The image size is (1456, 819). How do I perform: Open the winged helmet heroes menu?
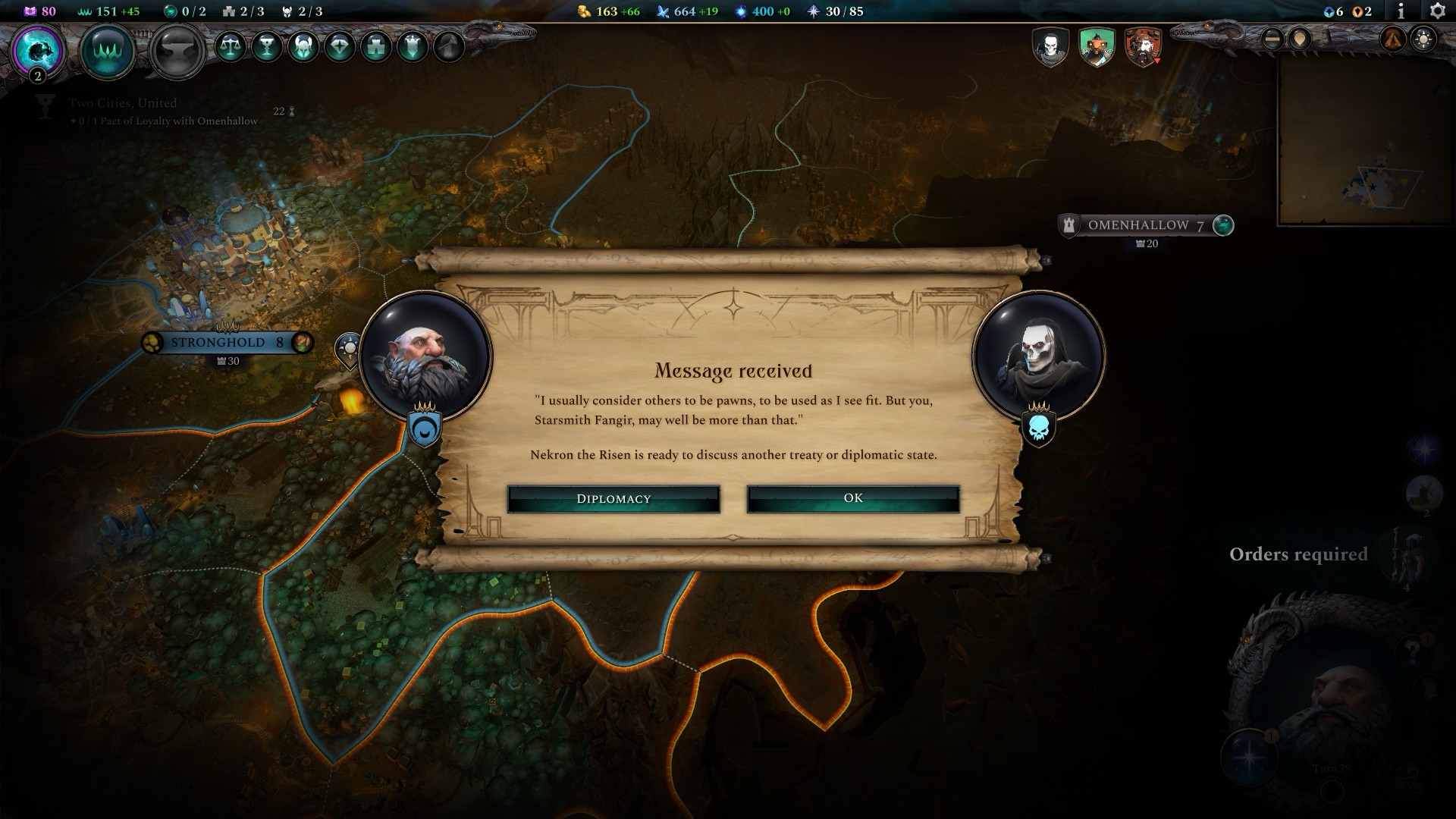(x=303, y=47)
